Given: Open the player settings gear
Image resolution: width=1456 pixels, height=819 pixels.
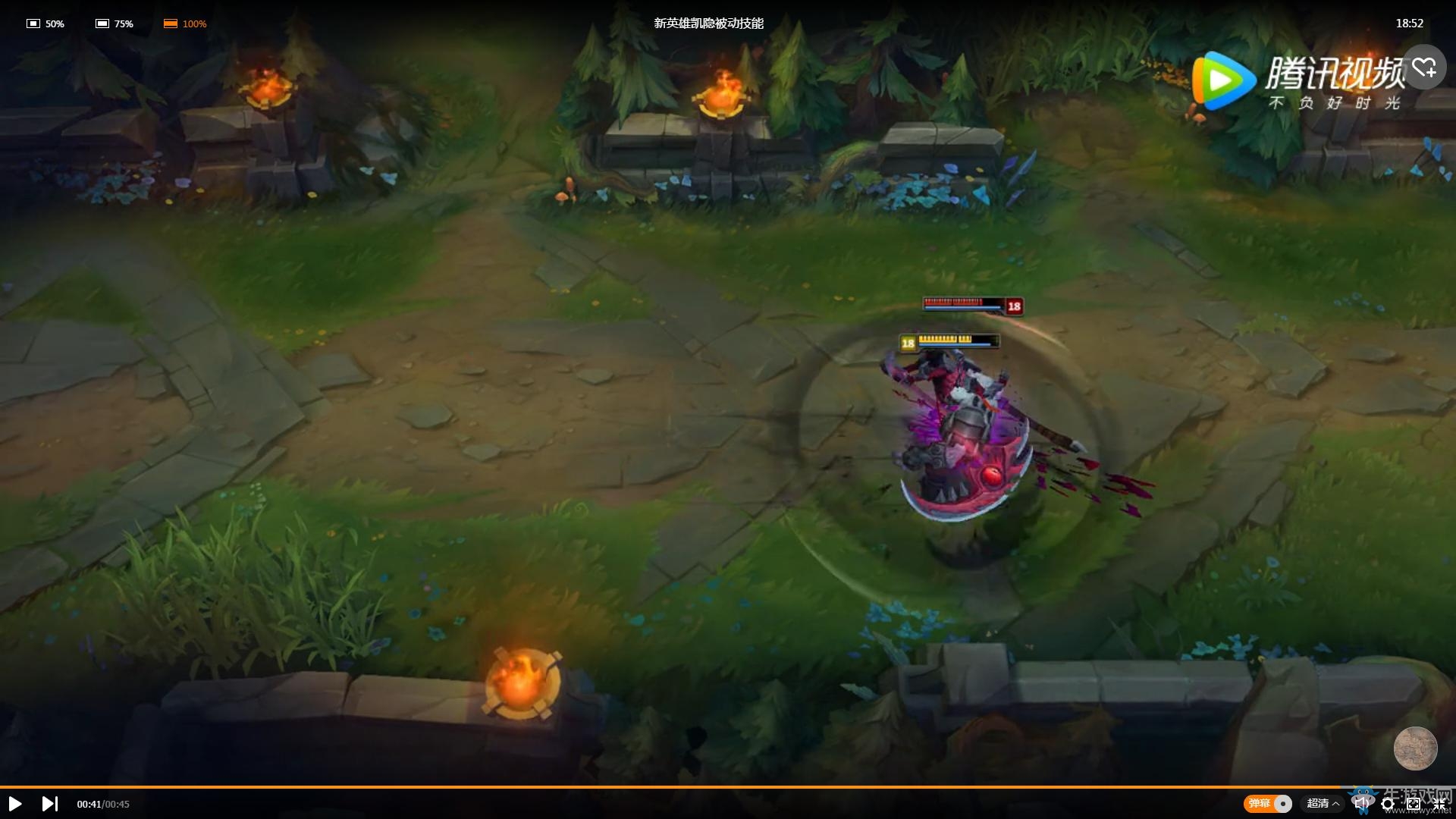Looking at the screenshot, I should 1389,803.
